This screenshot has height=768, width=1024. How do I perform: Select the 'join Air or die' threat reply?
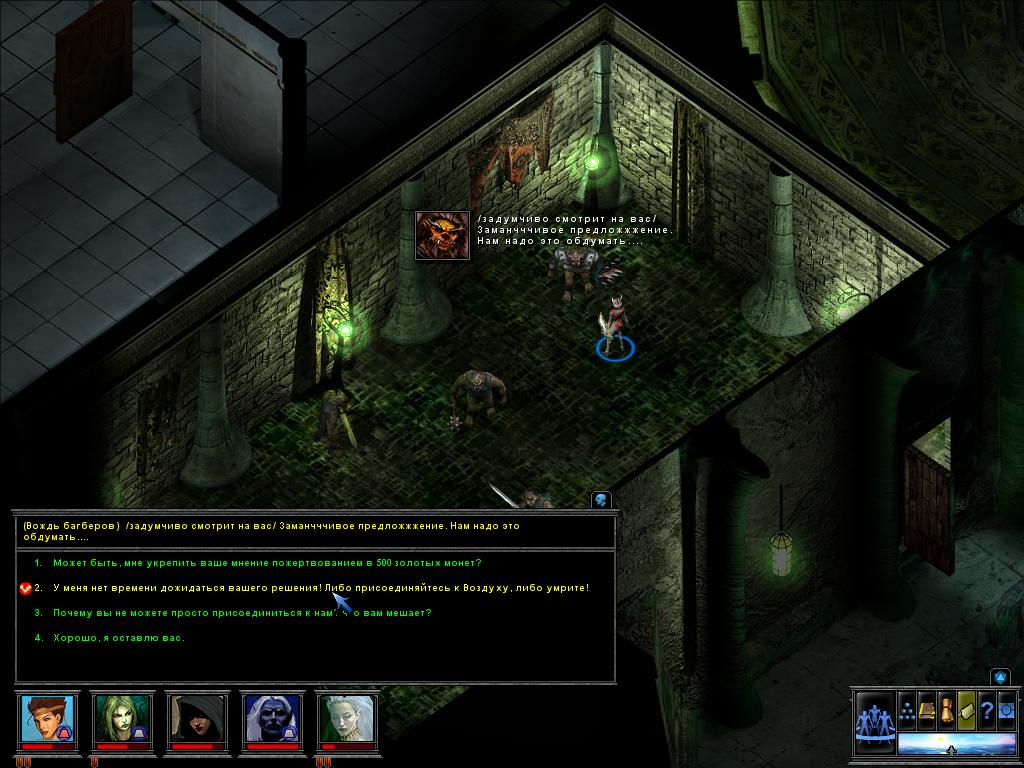pyautogui.click(x=320, y=588)
